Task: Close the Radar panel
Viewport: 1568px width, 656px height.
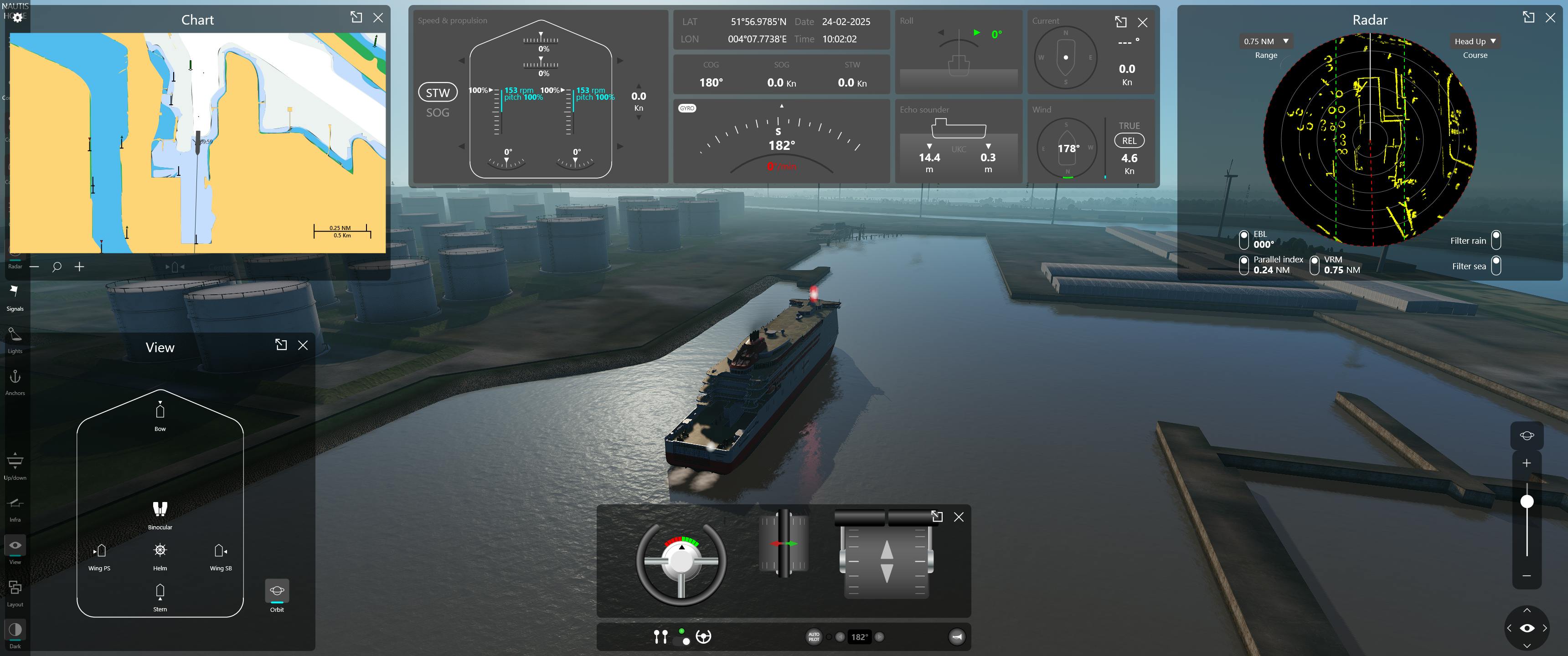Action: click(1550, 18)
